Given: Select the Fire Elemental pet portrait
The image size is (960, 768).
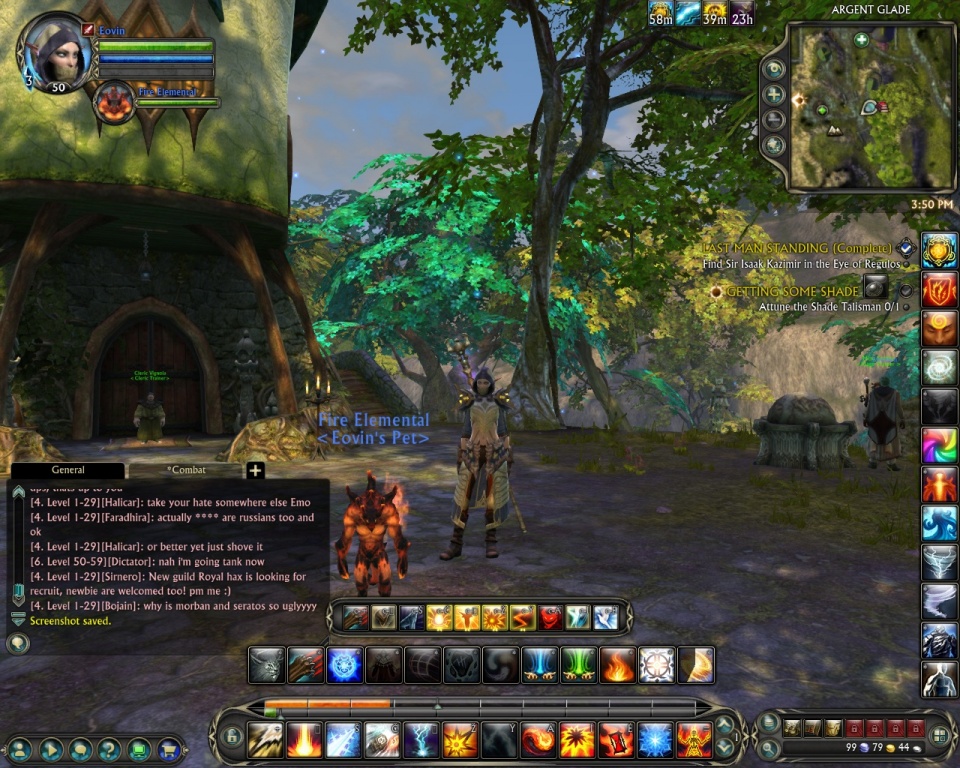Looking at the screenshot, I should [x=113, y=103].
